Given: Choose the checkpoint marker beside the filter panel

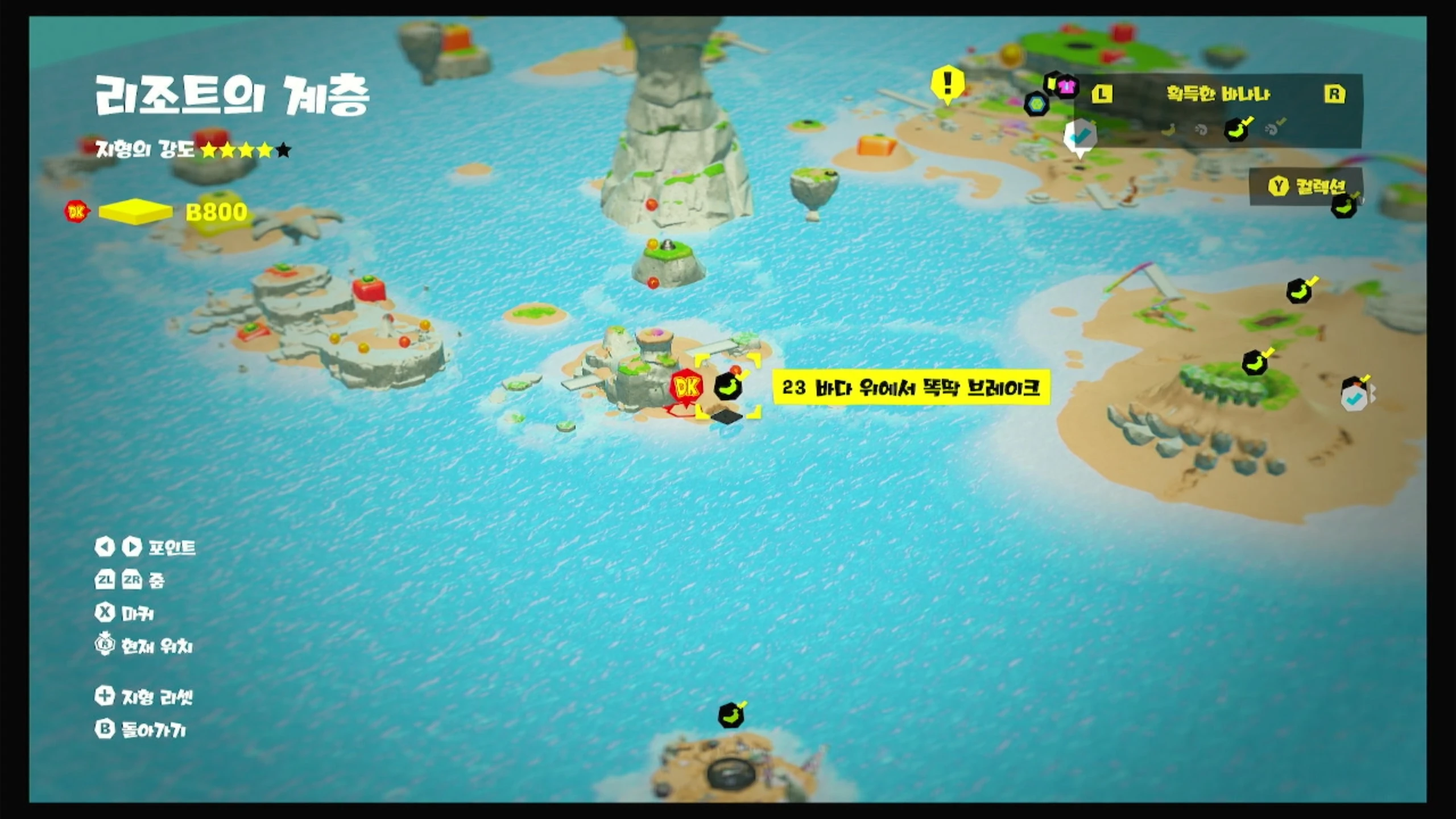Looking at the screenshot, I should (1080, 136).
